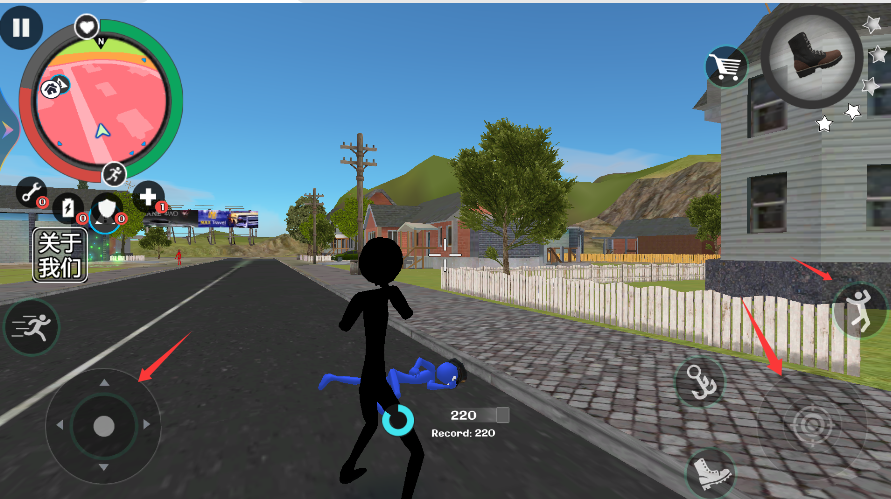The height and width of the screenshot is (499, 891).
Task: Select the brown boot weapon wheel
Action: 810,55
